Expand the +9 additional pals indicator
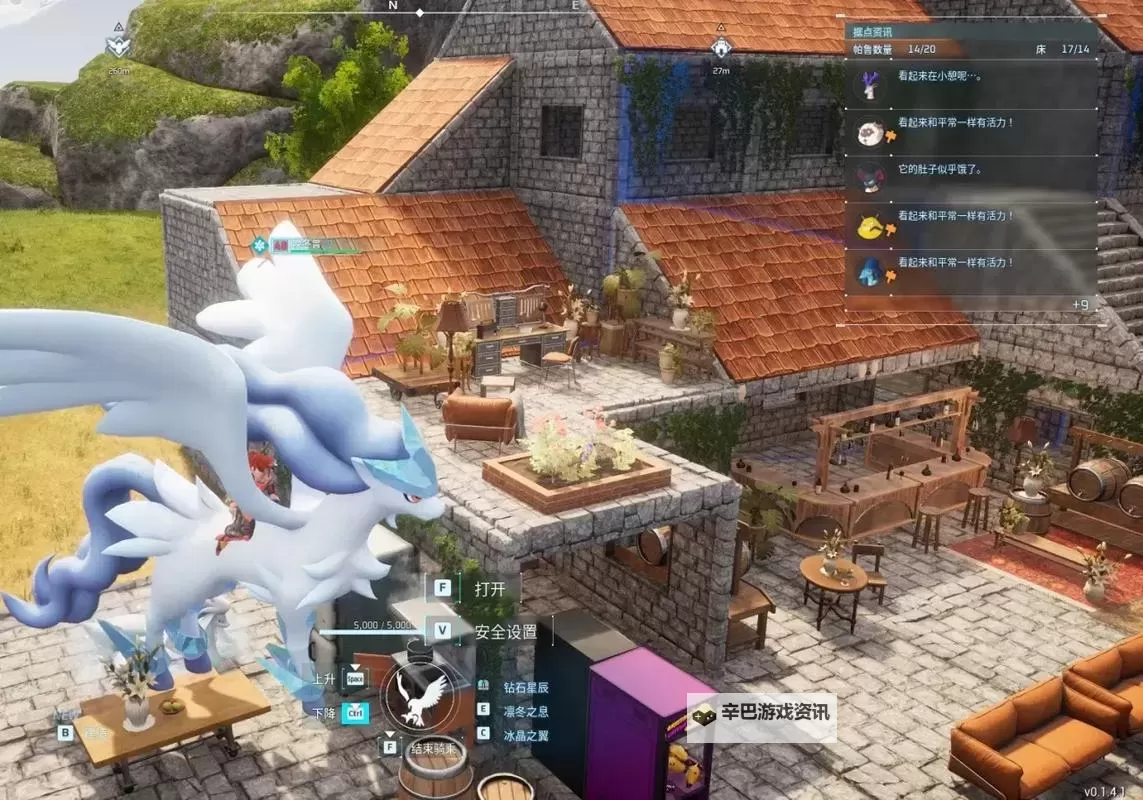The width and height of the screenshot is (1143, 800). click(1080, 304)
